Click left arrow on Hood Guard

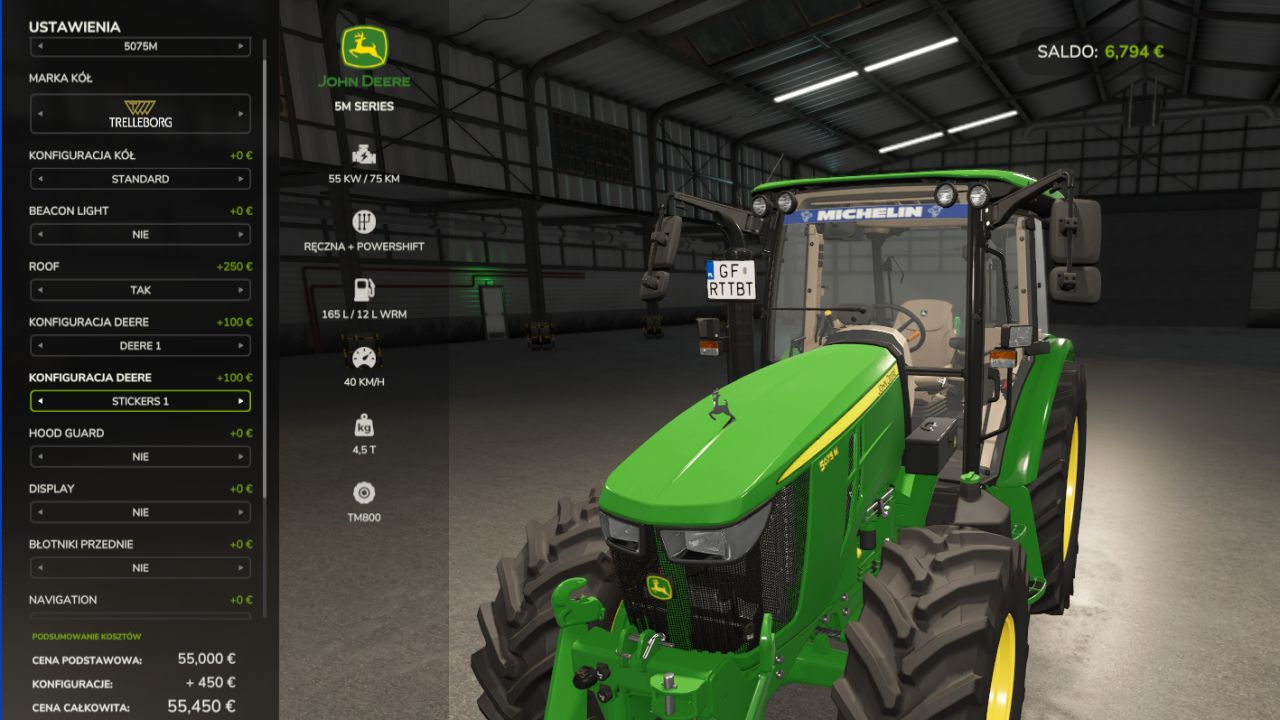[x=40, y=457]
